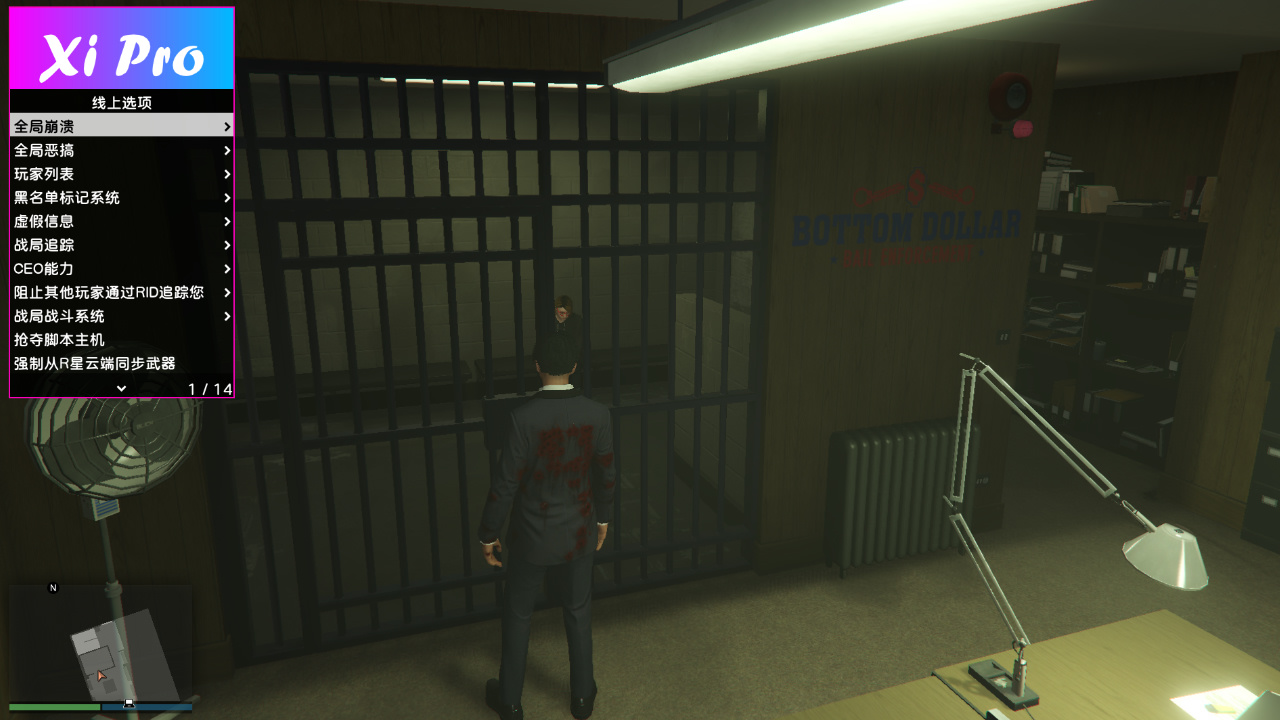1280x720 pixels.
Task: Open the 虚假信息 submenu
Action: click(122, 221)
